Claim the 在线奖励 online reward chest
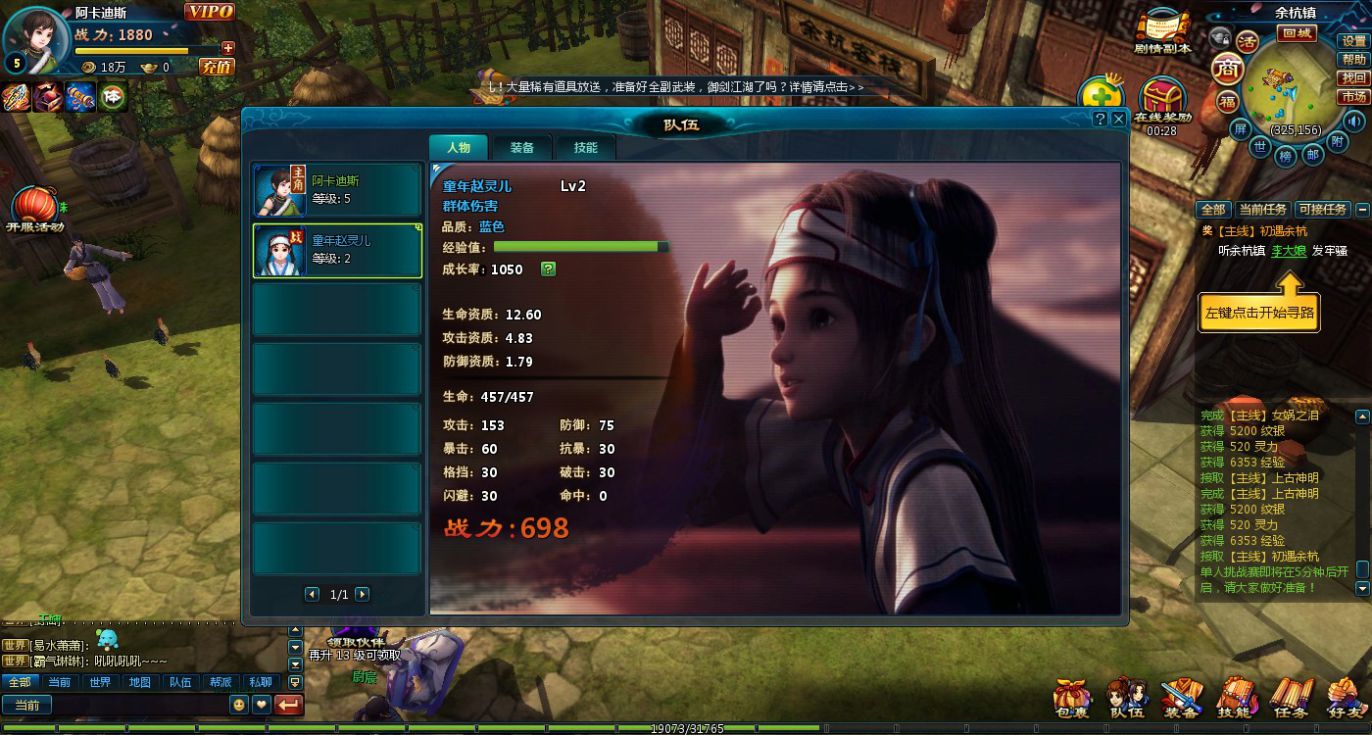This screenshot has height=735, width=1372. pos(1162,100)
